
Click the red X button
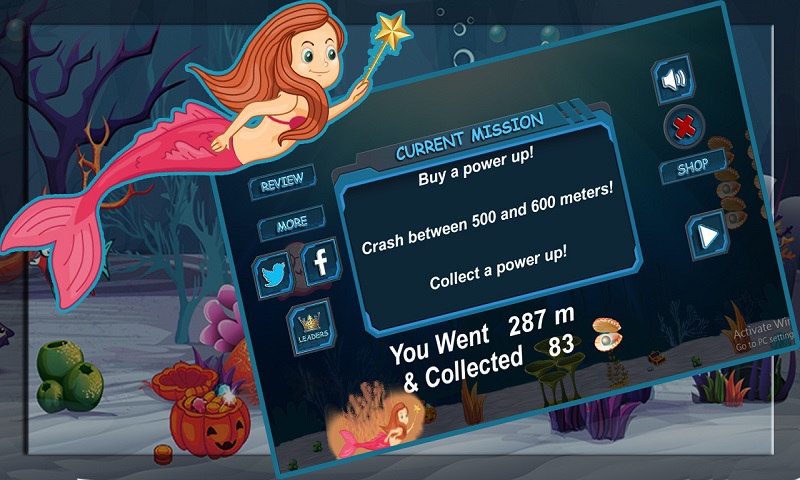[x=685, y=126]
